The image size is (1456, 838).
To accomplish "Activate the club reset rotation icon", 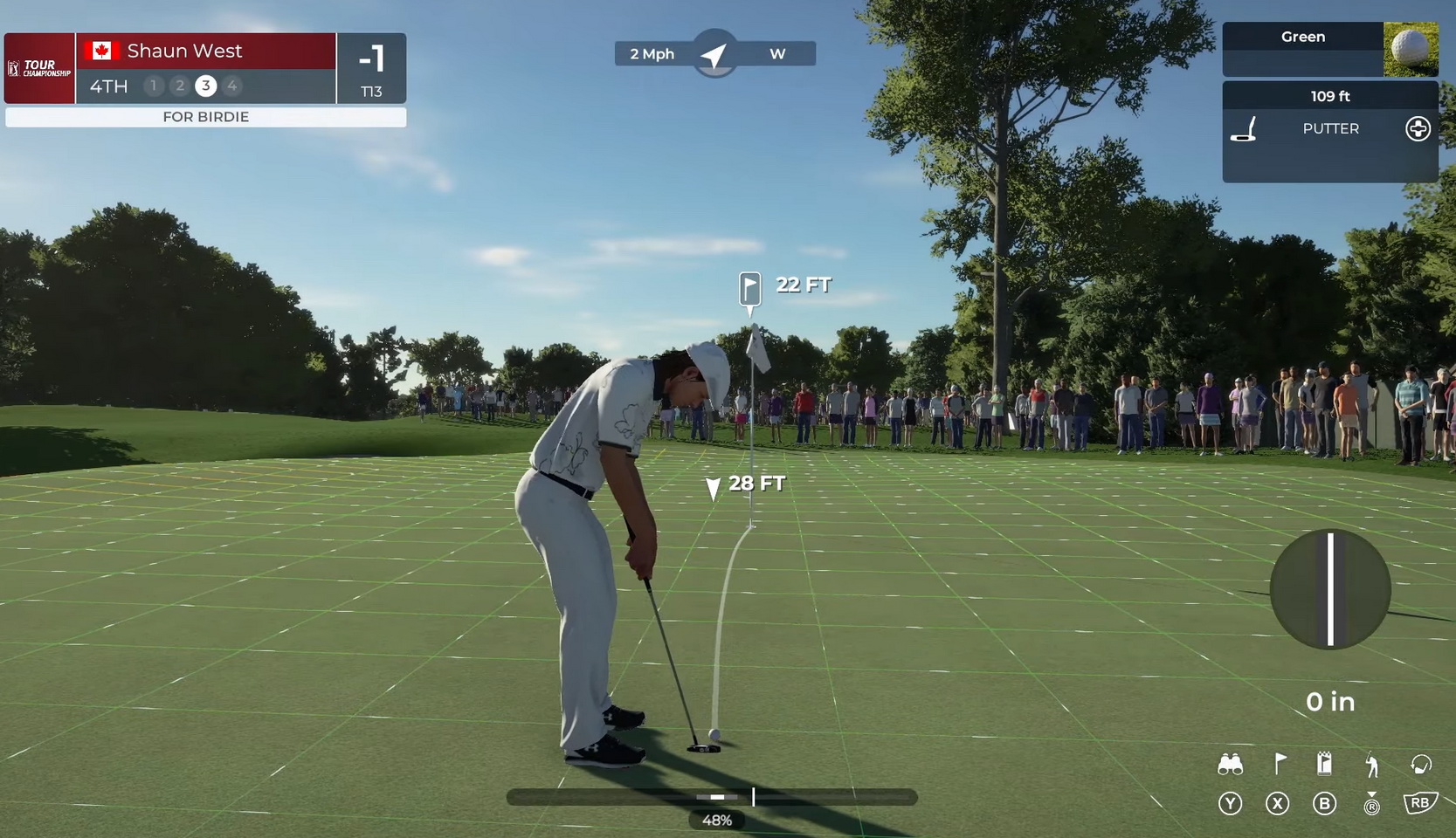I will click(1420, 765).
